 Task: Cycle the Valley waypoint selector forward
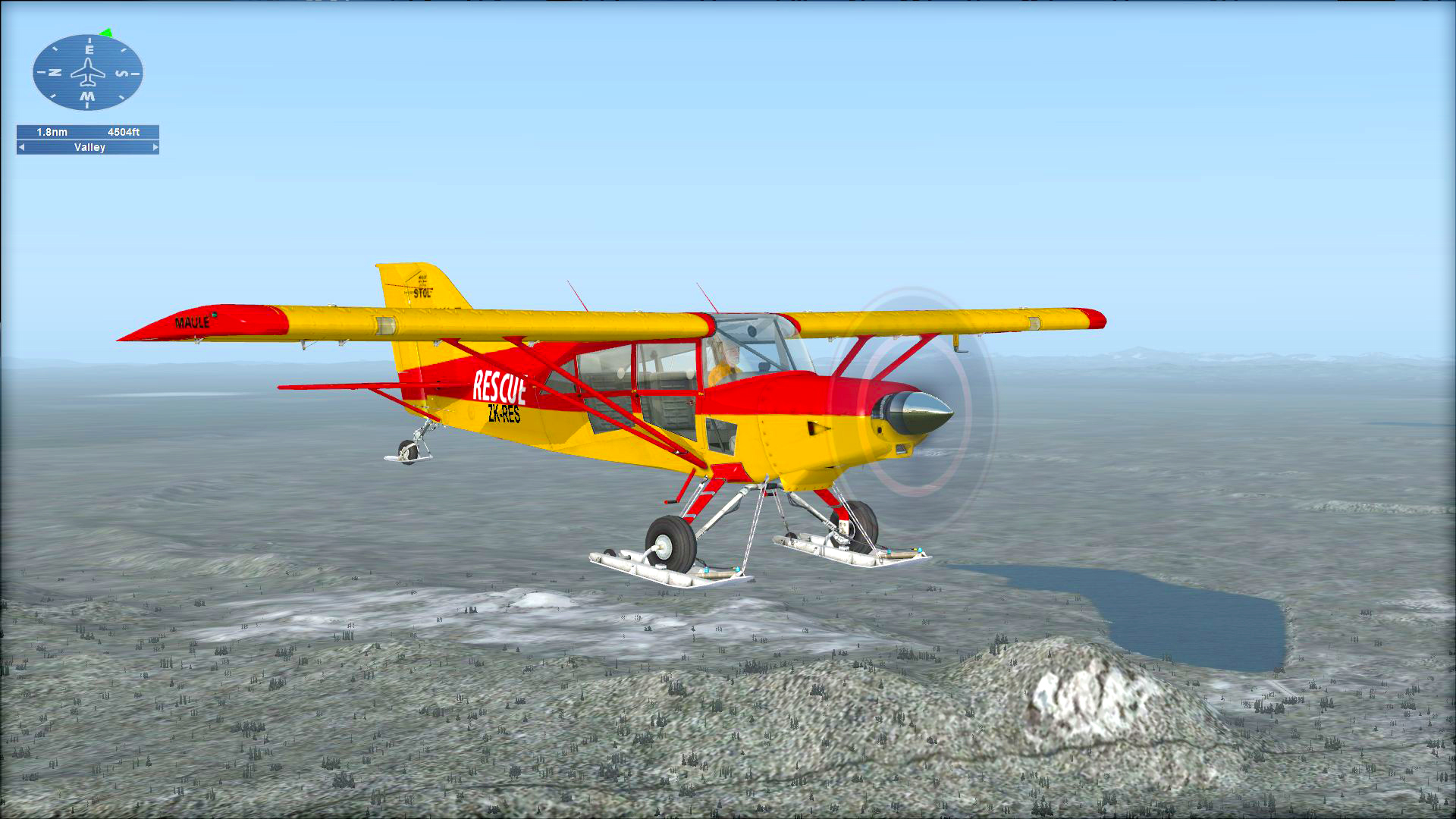tap(155, 147)
